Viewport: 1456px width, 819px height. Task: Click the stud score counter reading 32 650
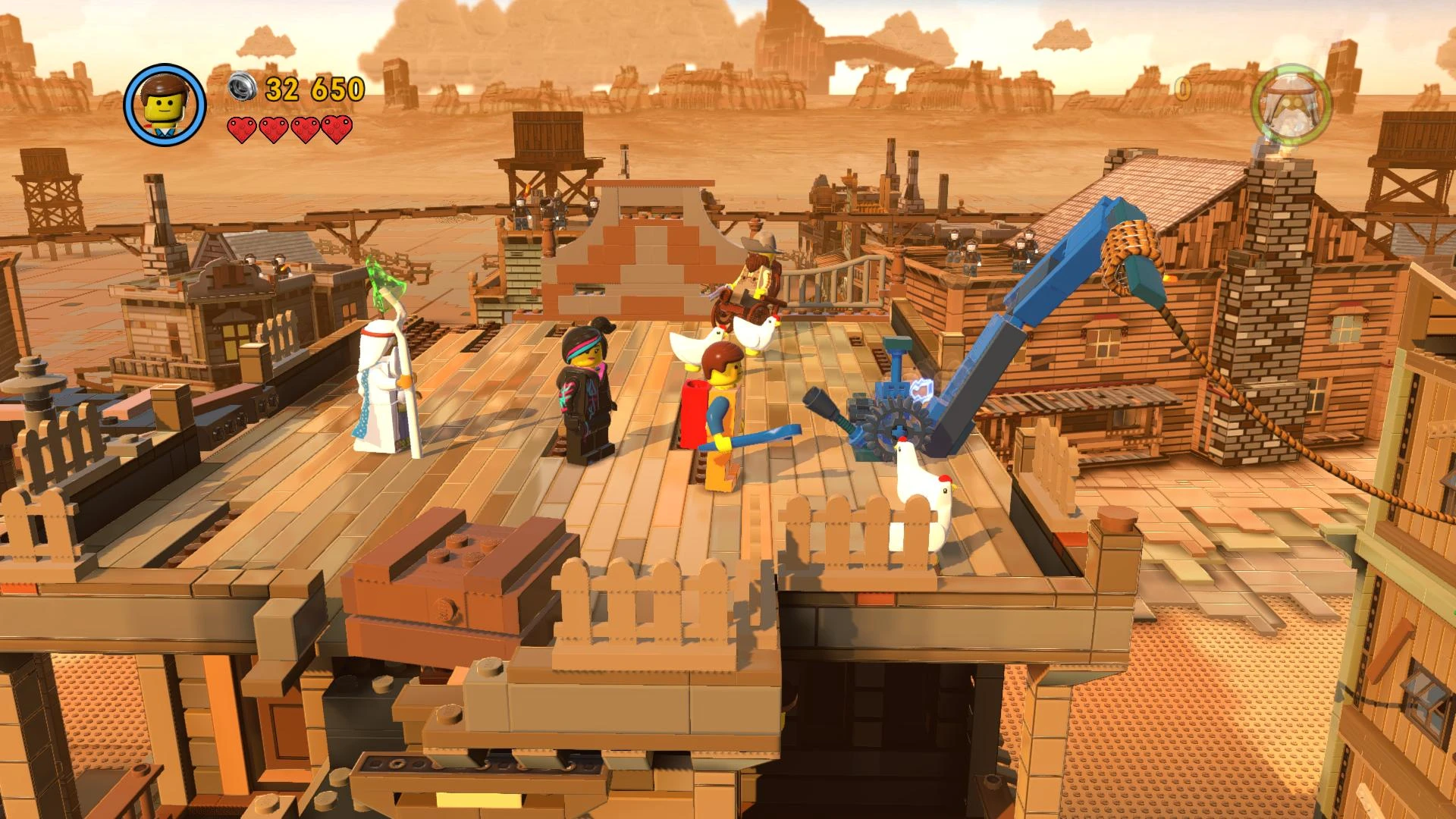313,89
